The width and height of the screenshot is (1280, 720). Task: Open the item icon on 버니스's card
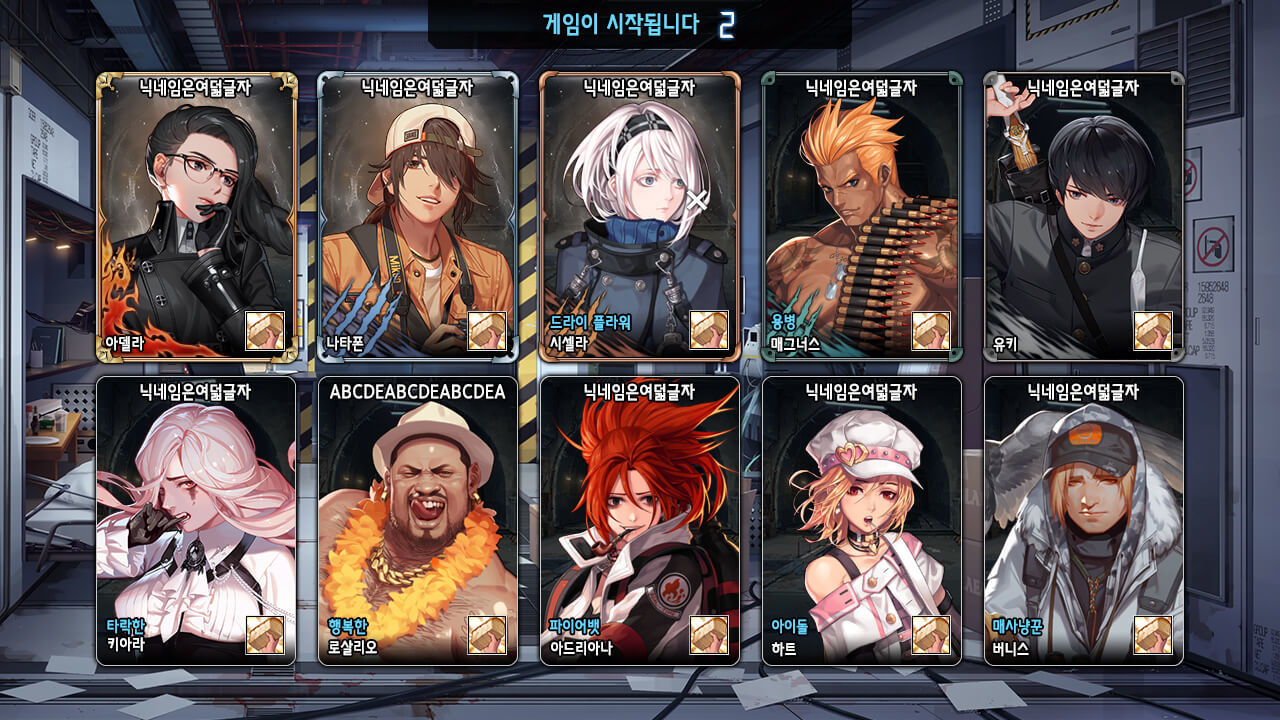(x=1153, y=635)
